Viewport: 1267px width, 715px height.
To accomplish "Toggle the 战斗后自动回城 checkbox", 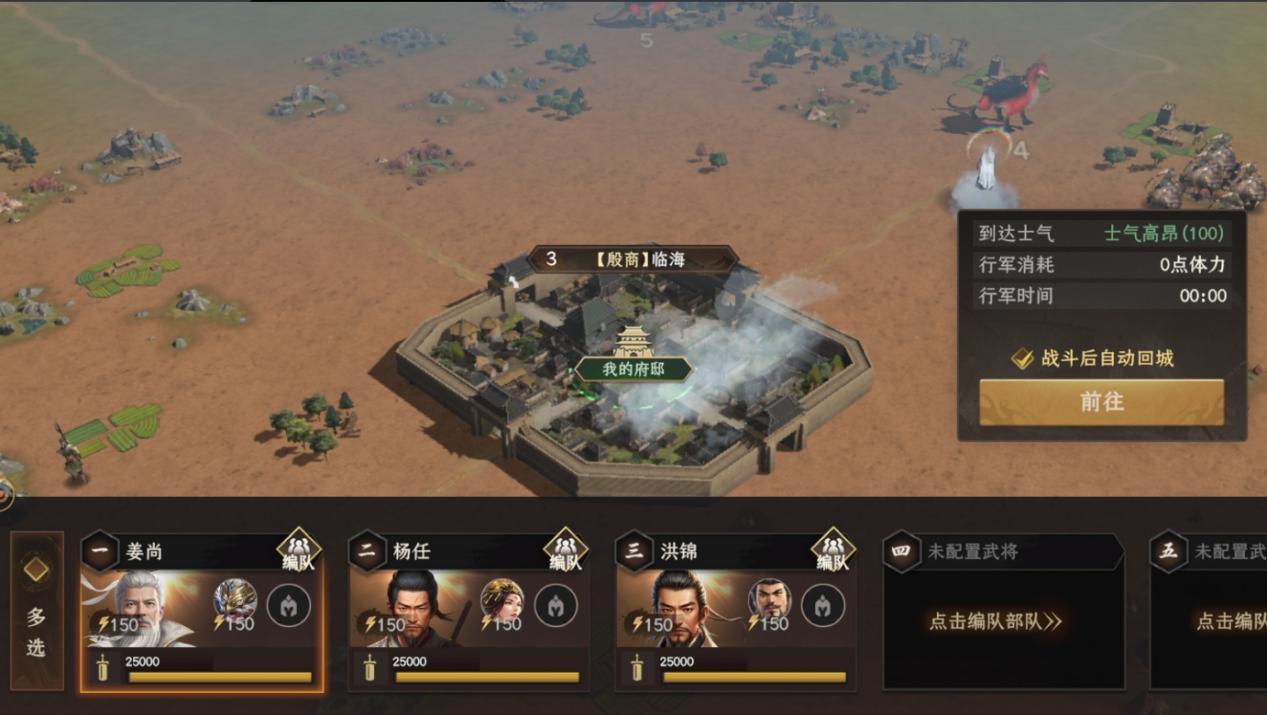I will click(1022, 359).
